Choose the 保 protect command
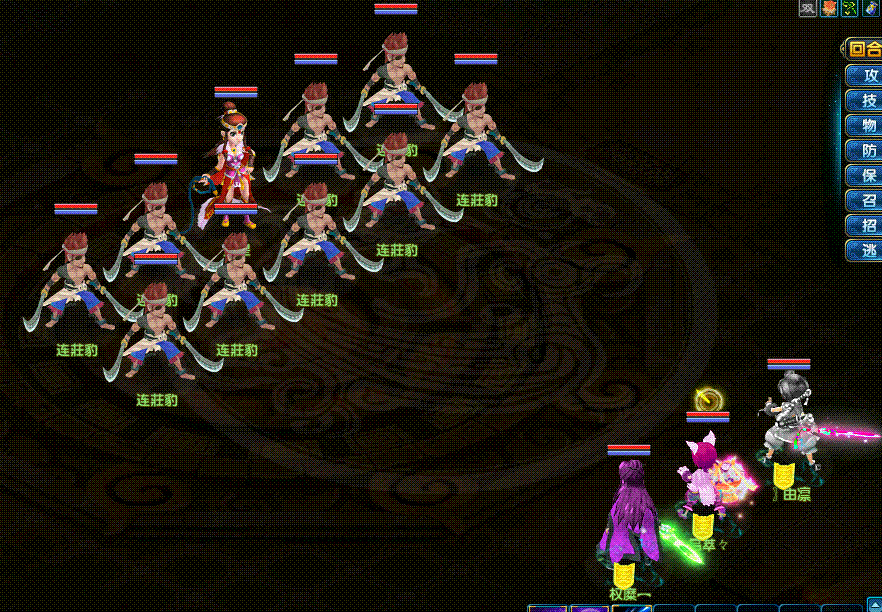The height and width of the screenshot is (612, 882). point(866,176)
